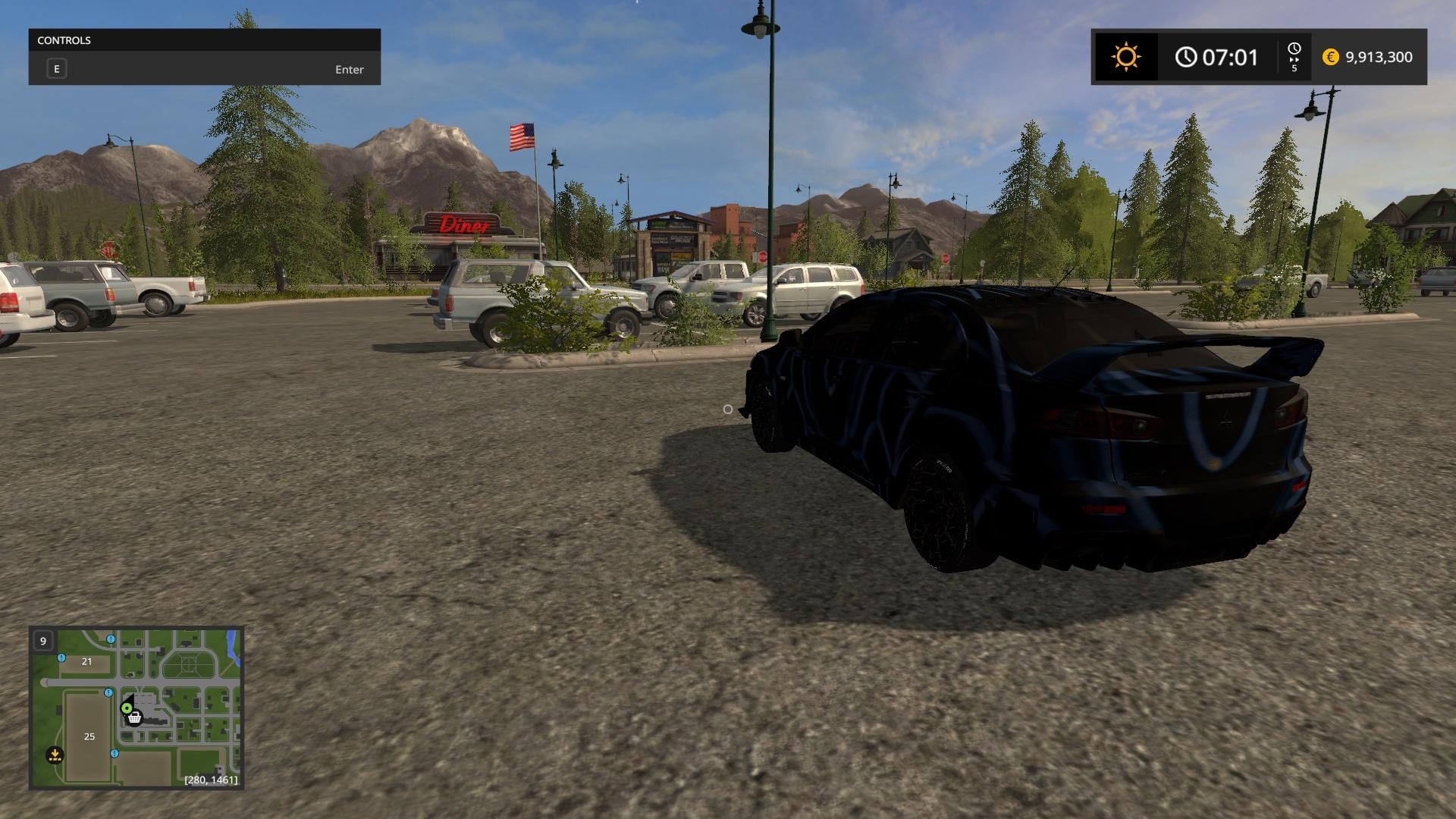Select the green player marker on minimap

pos(127,708)
